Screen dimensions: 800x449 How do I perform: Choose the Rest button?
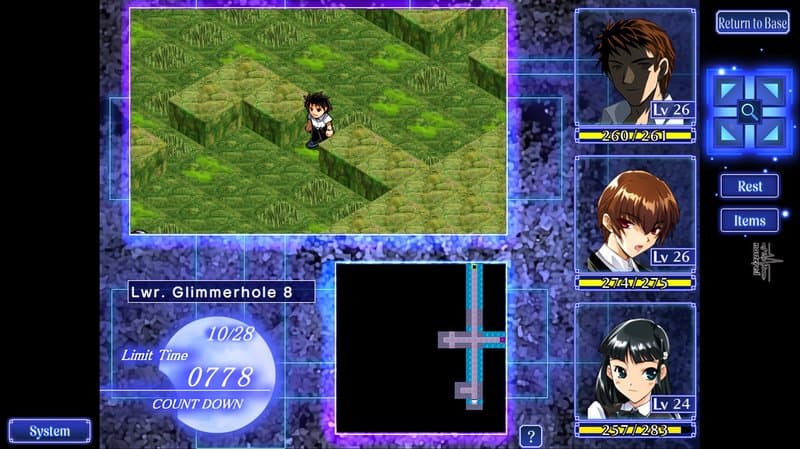(x=749, y=186)
